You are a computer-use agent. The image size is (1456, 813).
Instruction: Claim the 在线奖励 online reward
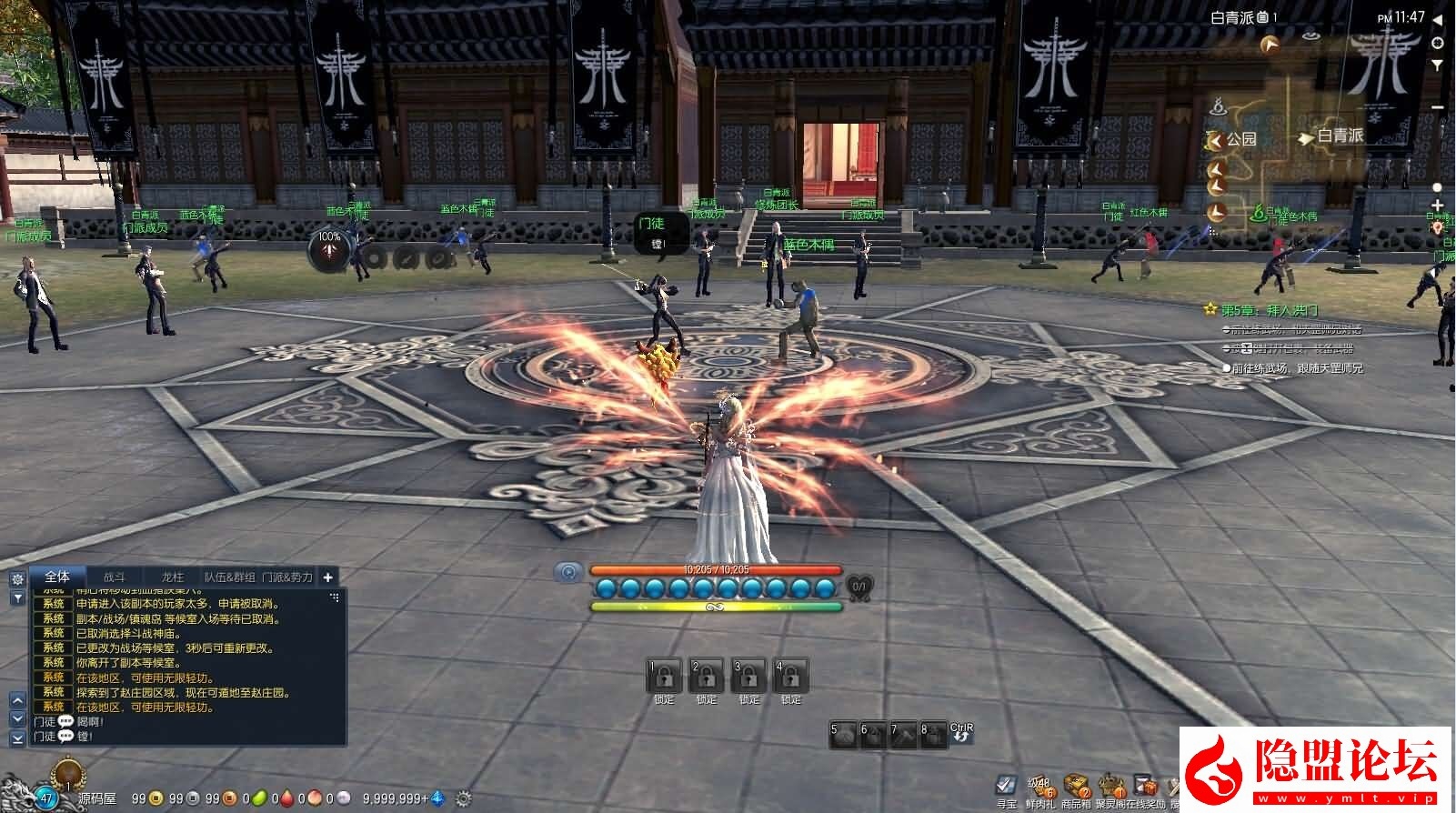(1146, 786)
